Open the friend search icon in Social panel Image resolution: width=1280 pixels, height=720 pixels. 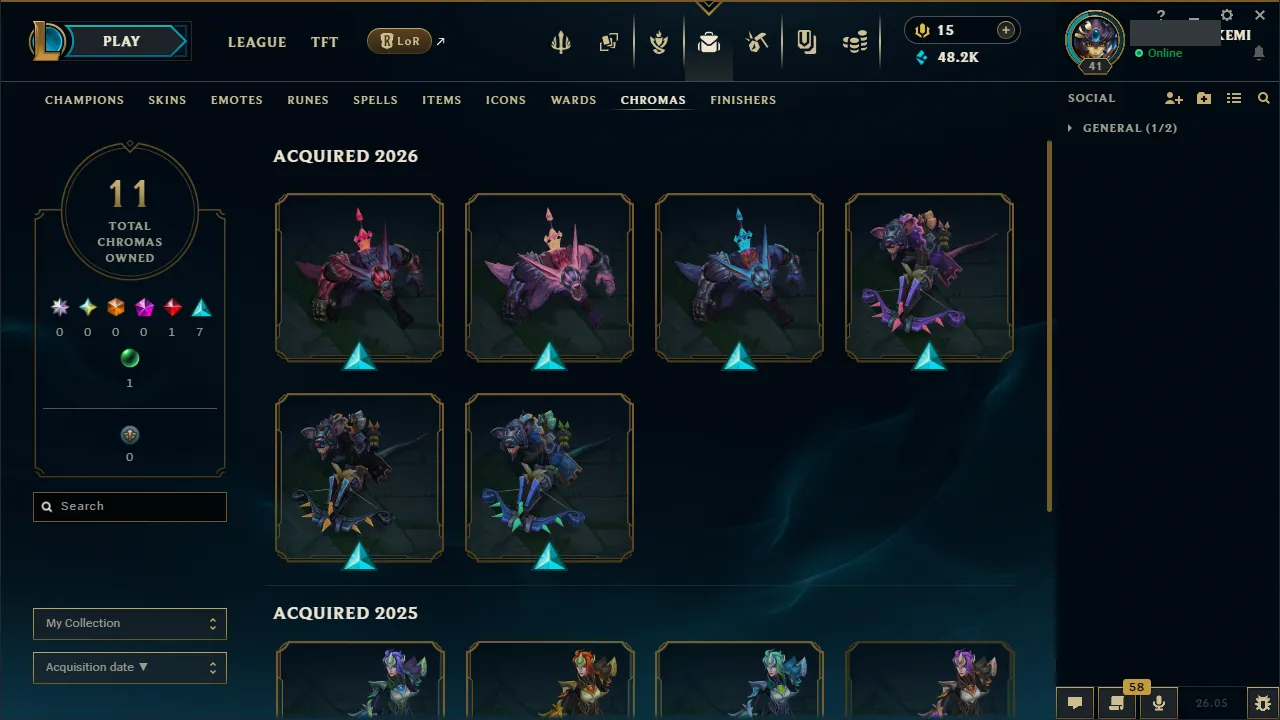click(1264, 98)
